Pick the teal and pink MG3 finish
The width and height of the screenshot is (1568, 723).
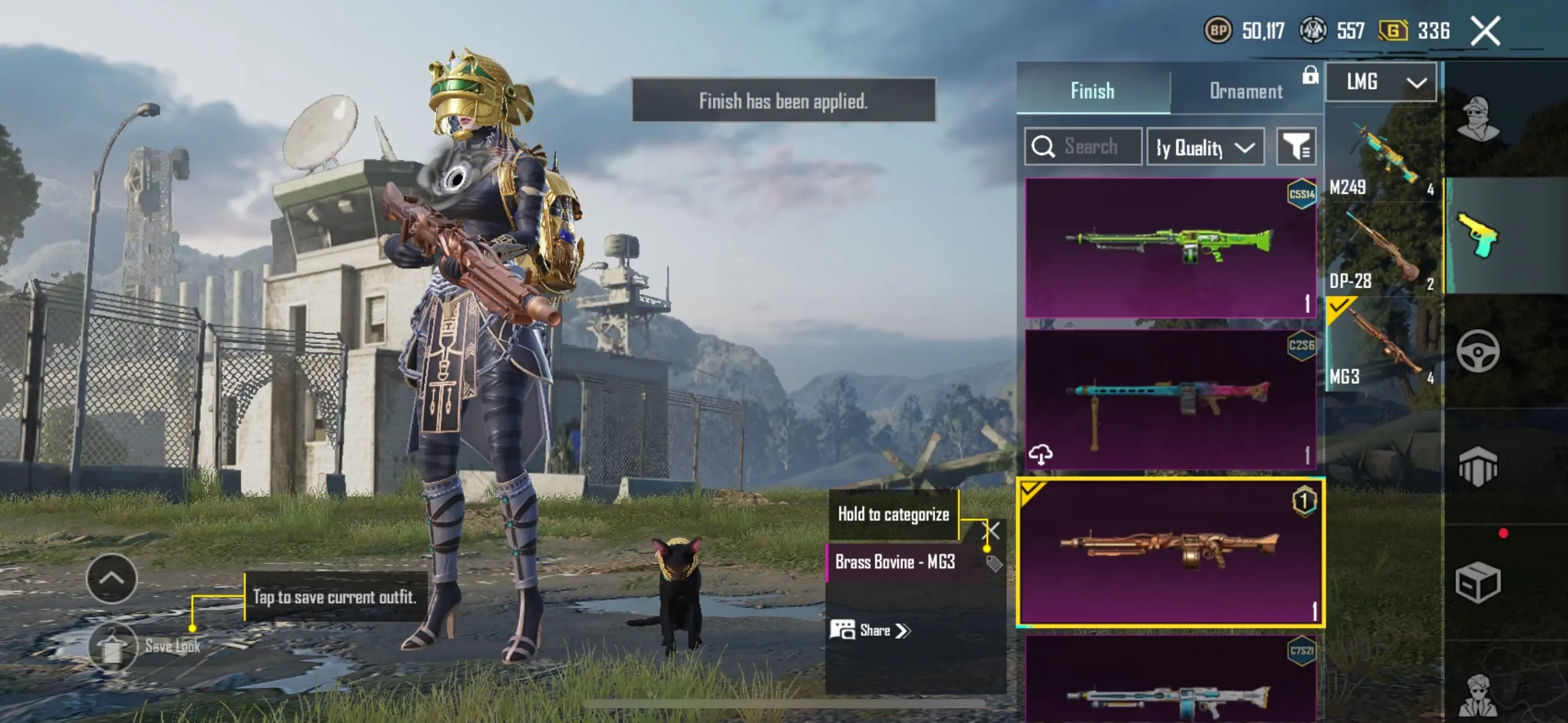coord(1170,400)
